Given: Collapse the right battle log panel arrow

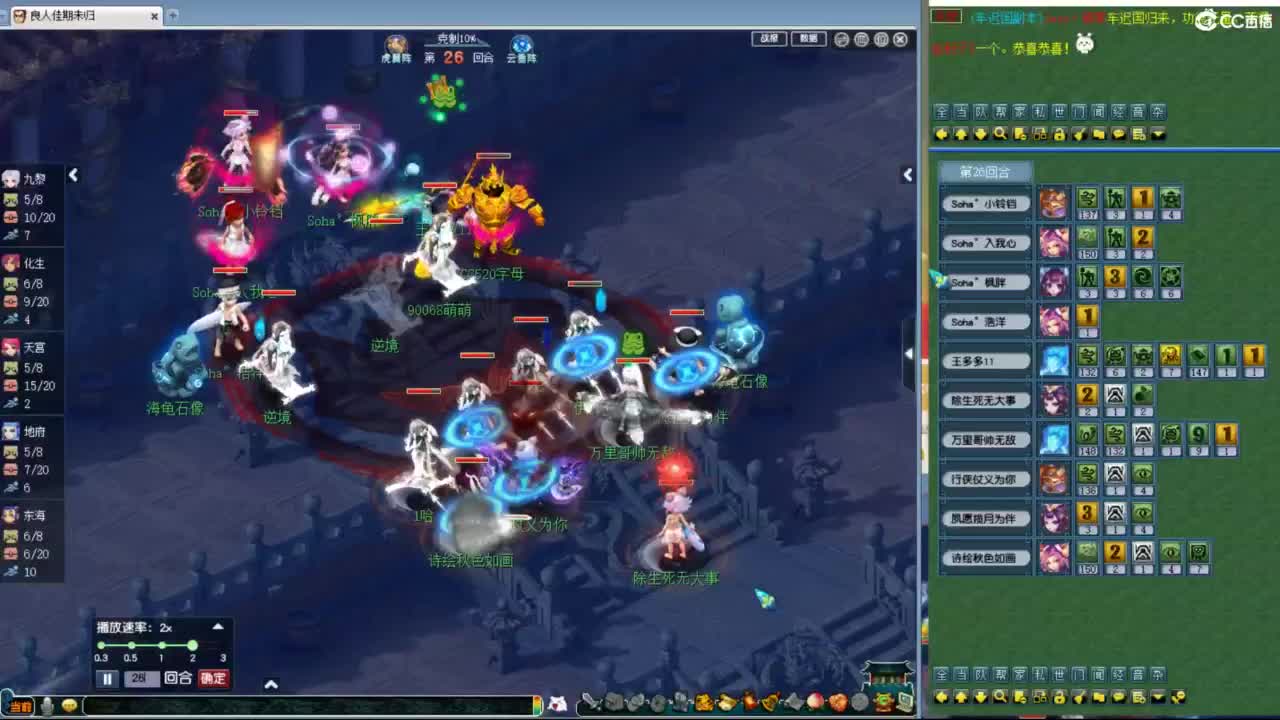Looking at the screenshot, I should coord(907,175).
